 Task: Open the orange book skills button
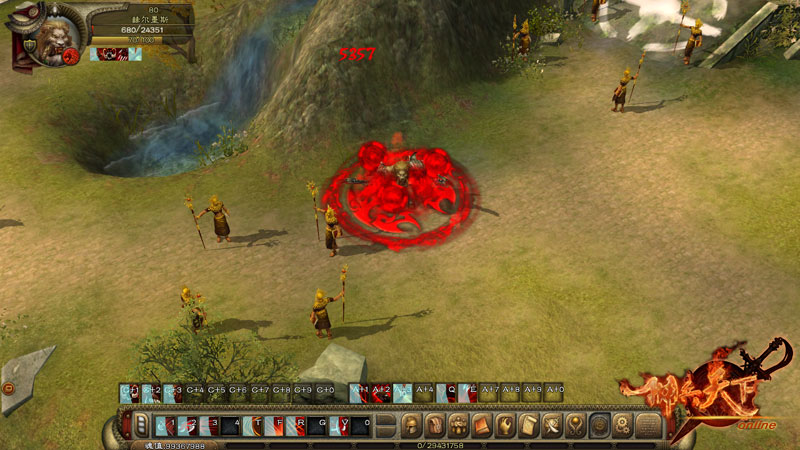[481, 425]
